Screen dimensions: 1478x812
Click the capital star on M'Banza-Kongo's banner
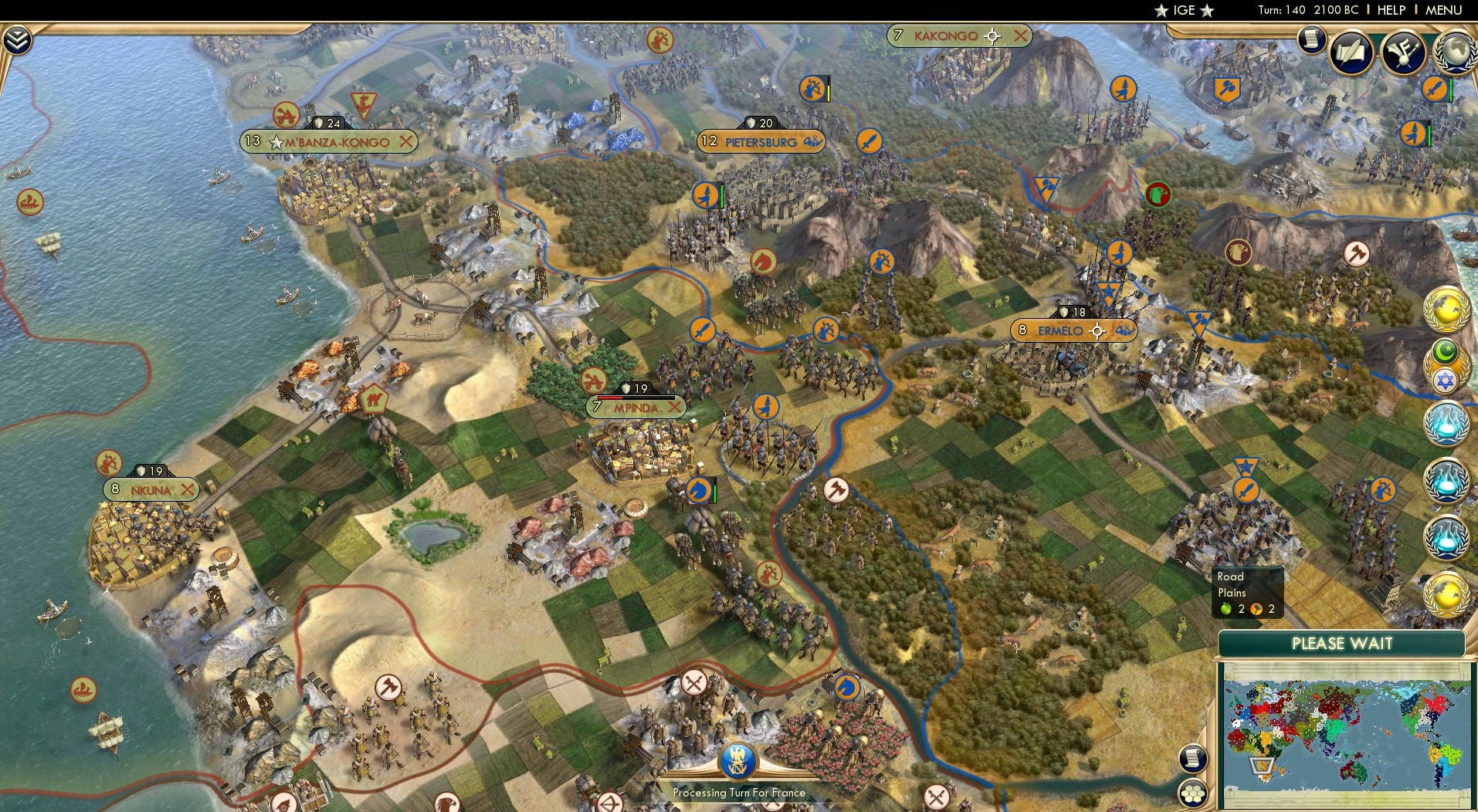(x=276, y=142)
